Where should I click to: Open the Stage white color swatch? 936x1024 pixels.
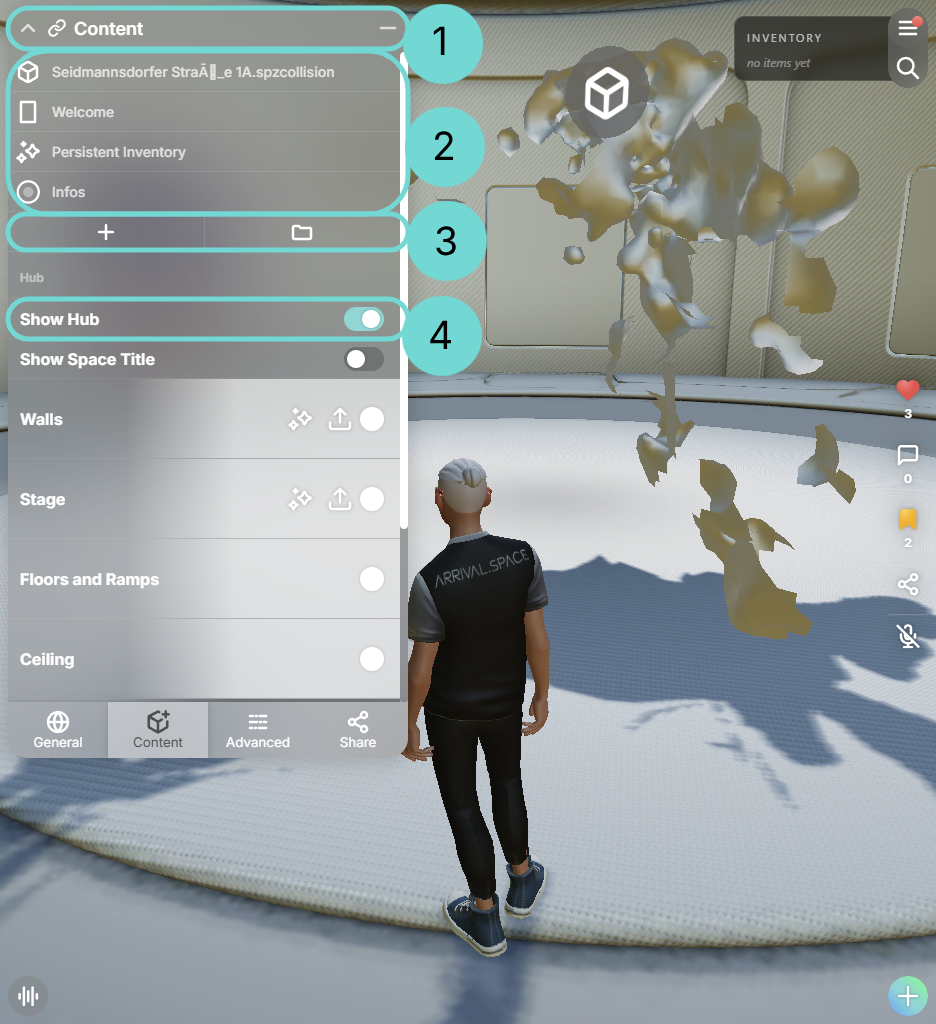pyautogui.click(x=372, y=499)
